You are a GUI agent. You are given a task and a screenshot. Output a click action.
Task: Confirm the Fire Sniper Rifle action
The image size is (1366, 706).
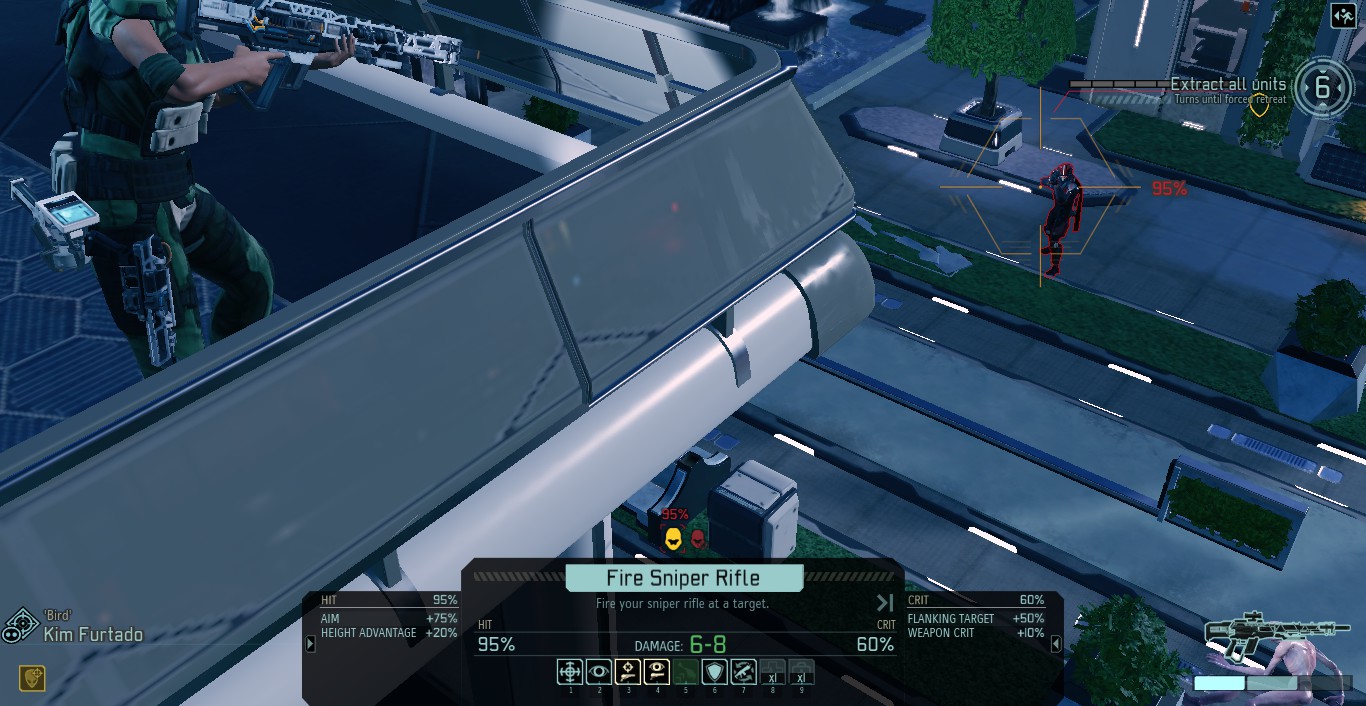pyautogui.click(x=684, y=578)
